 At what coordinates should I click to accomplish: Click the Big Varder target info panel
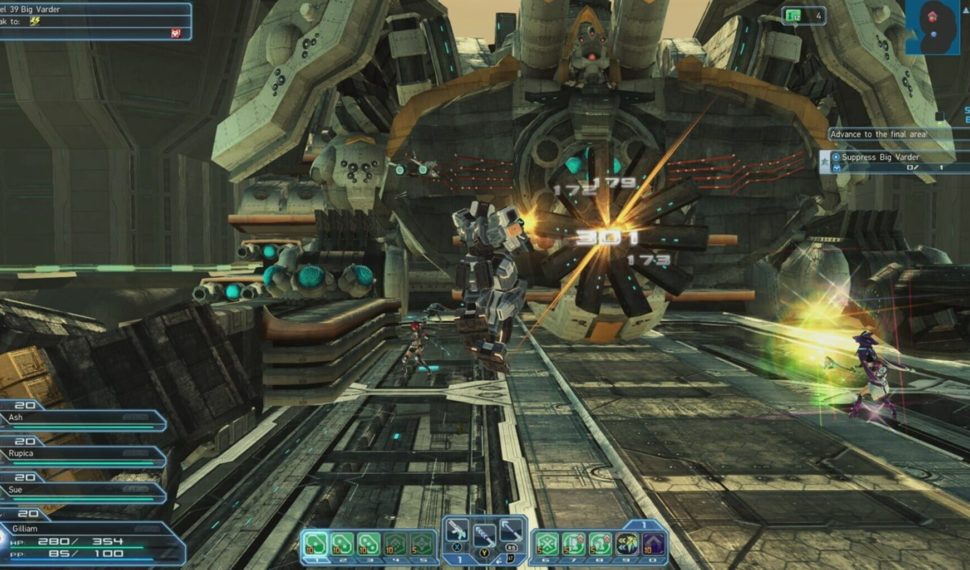click(95, 20)
